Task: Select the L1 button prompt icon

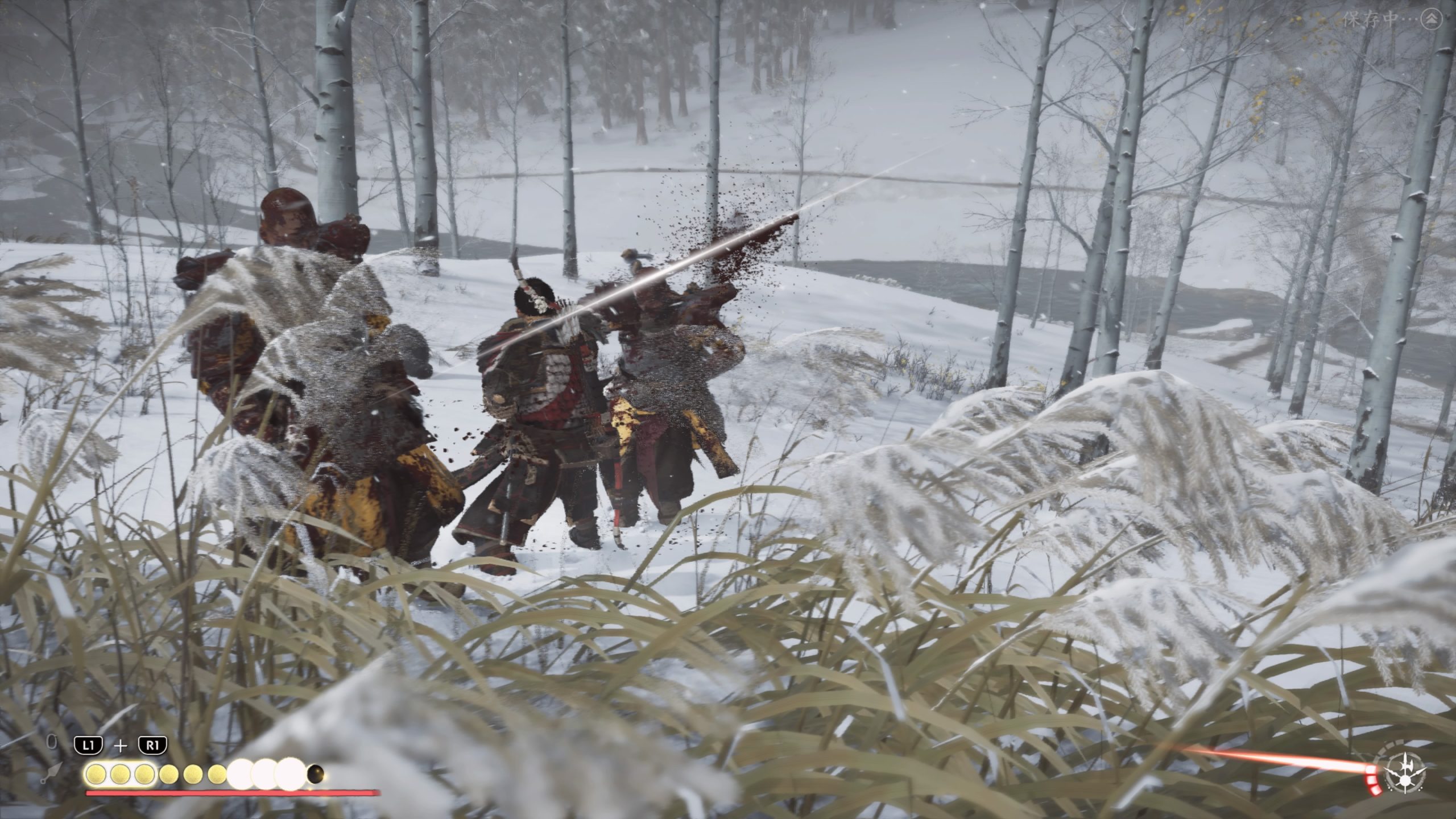Action: point(89,745)
